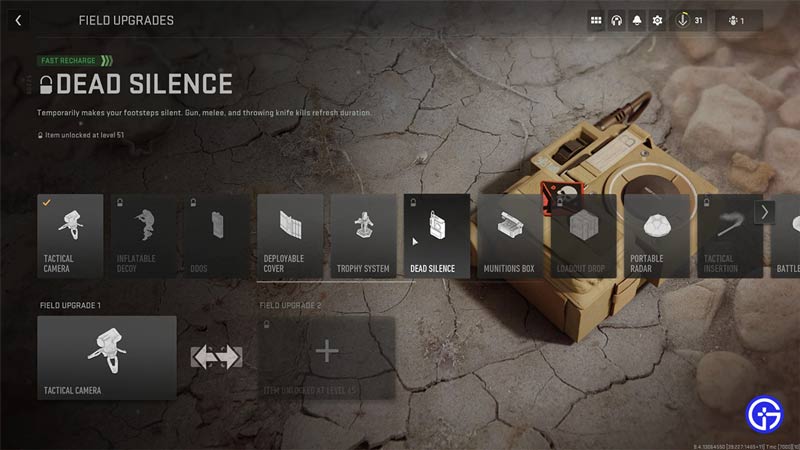Image resolution: width=800 pixels, height=450 pixels.
Task: Open settings with the gear icon
Action: (657, 20)
